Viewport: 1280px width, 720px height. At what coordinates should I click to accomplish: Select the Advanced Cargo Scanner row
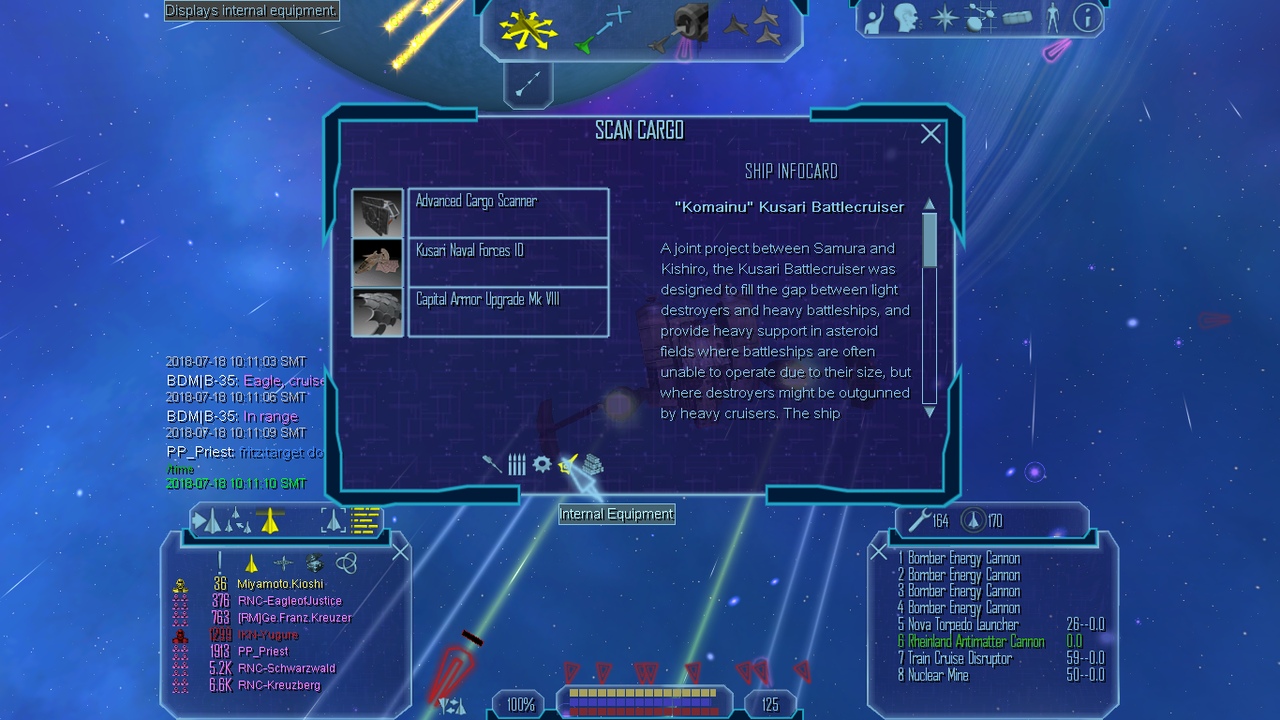click(x=508, y=212)
